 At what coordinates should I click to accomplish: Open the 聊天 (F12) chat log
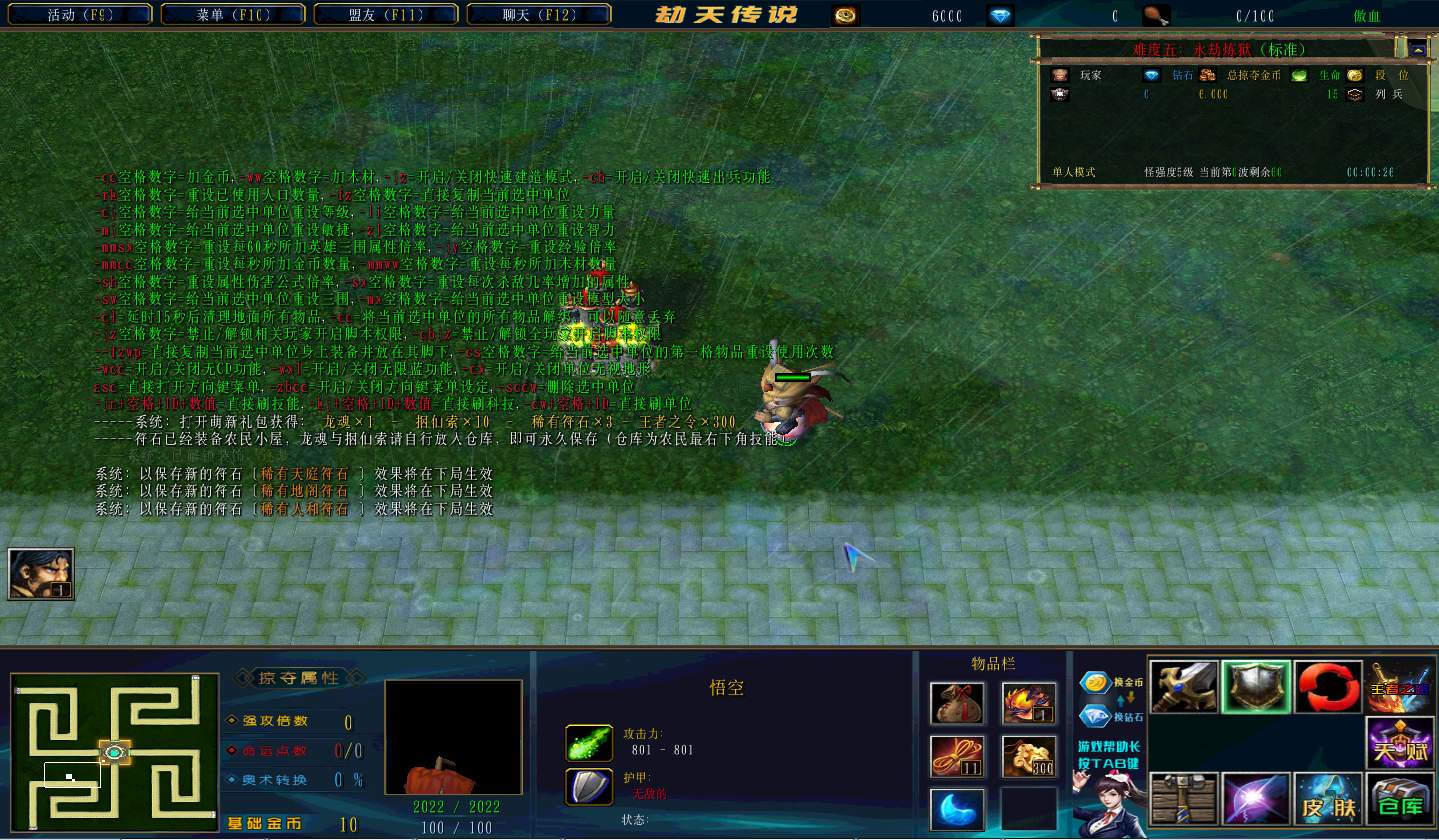tap(539, 15)
